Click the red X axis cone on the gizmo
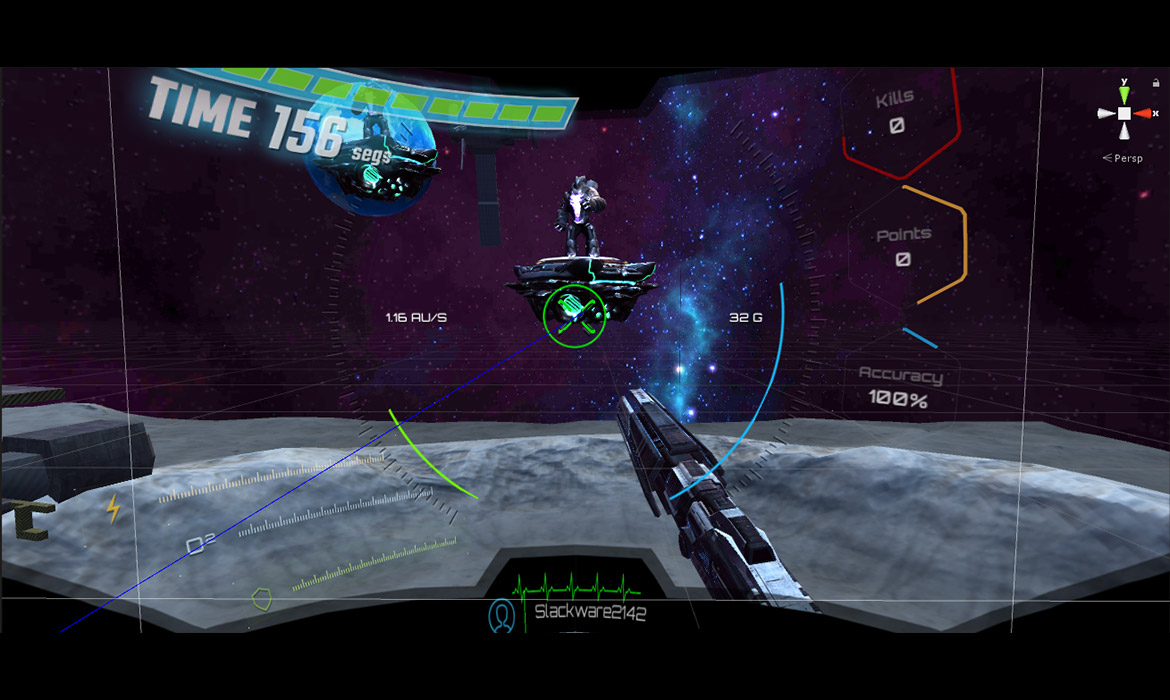Viewport: 1170px width, 700px height. click(1142, 114)
